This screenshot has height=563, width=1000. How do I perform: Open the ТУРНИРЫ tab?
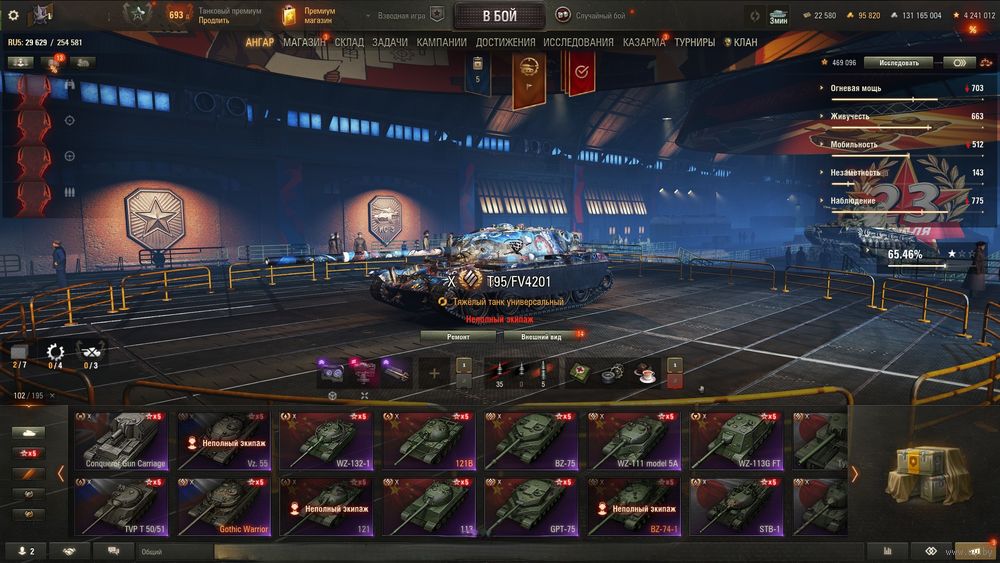(x=694, y=42)
